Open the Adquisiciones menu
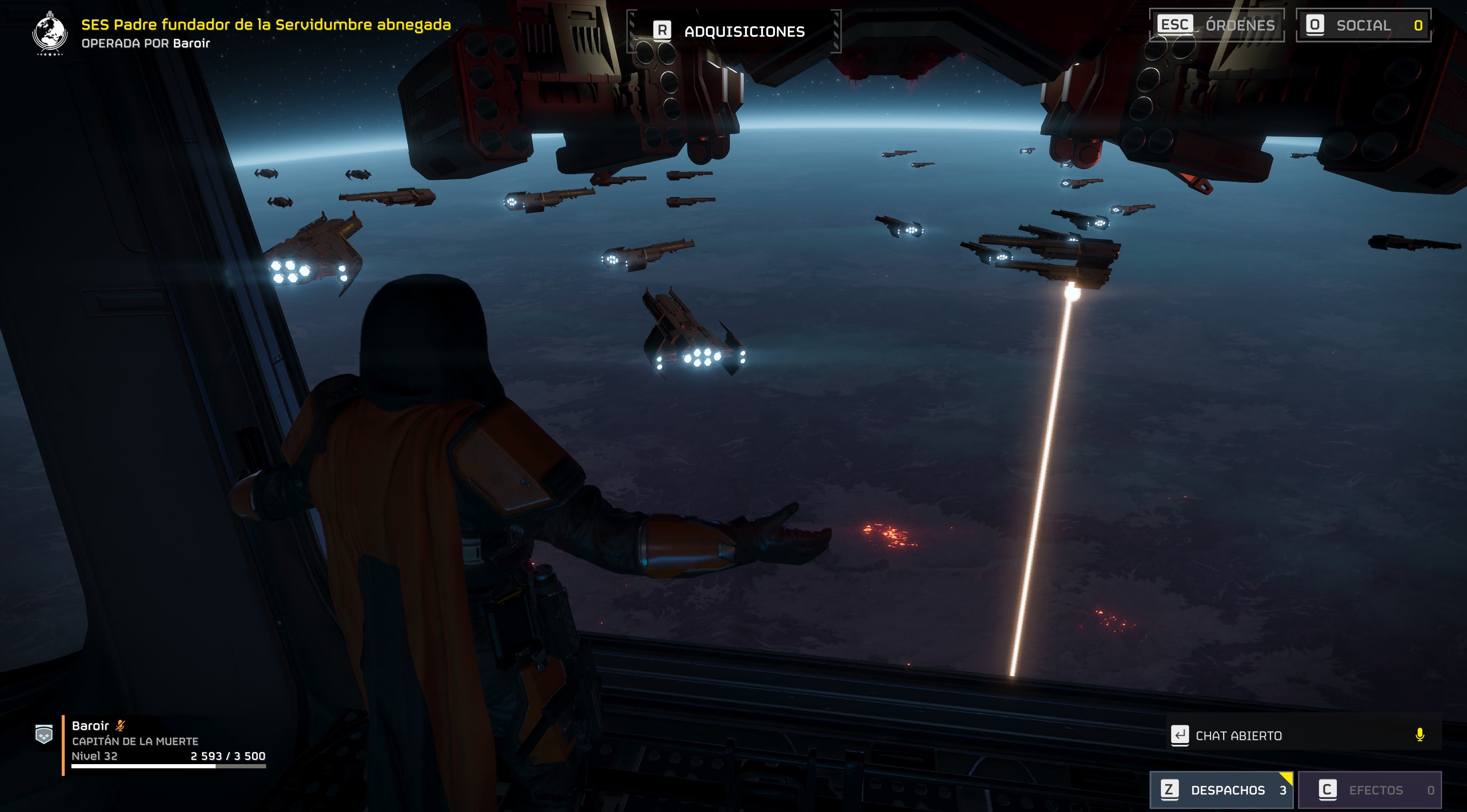Viewport: 1467px width, 812px height. [733, 31]
